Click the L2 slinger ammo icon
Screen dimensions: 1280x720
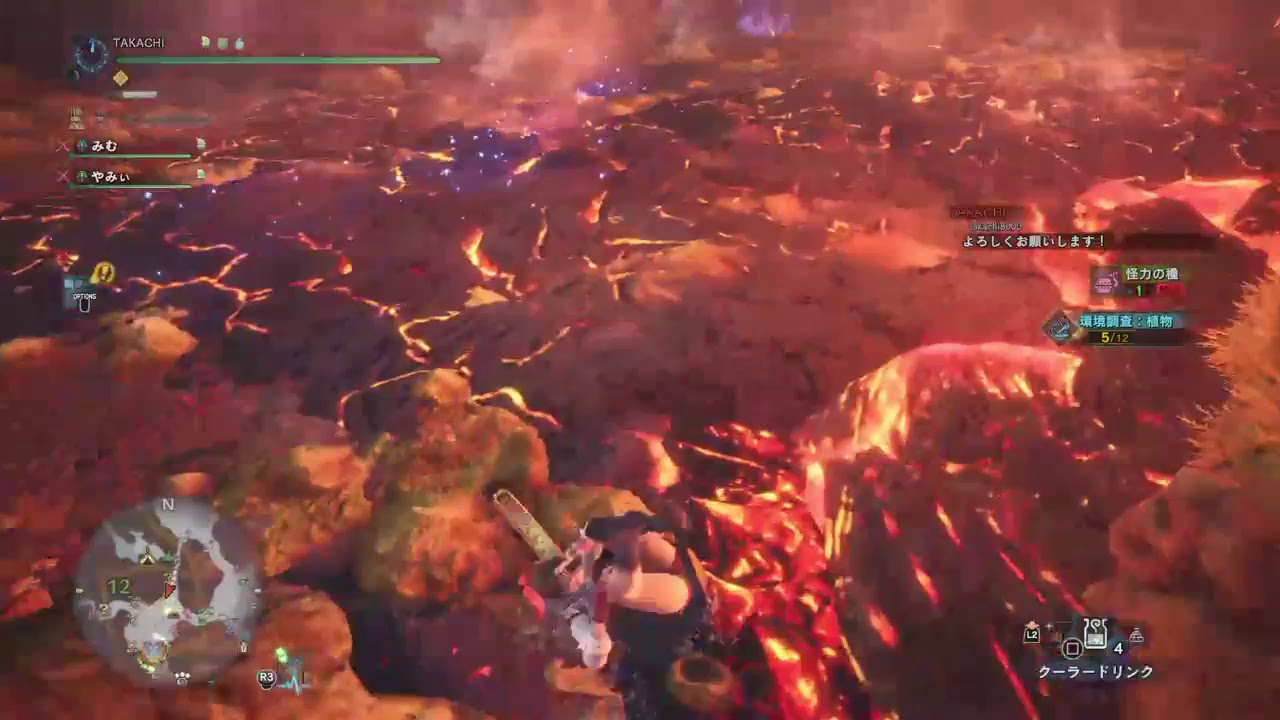tap(1031, 635)
